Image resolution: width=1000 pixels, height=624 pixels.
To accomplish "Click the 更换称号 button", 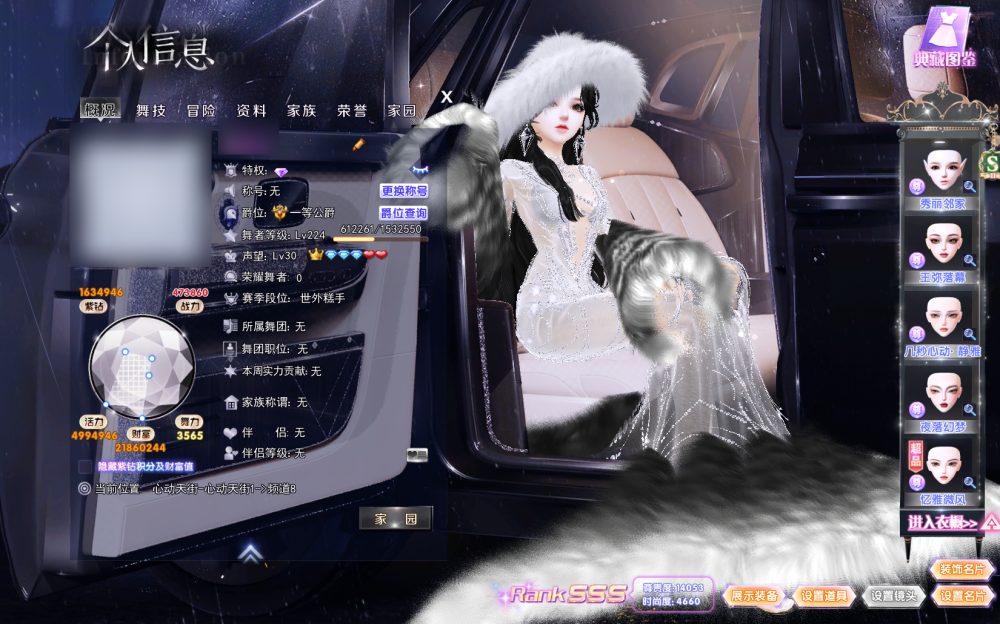I will (x=404, y=191).
